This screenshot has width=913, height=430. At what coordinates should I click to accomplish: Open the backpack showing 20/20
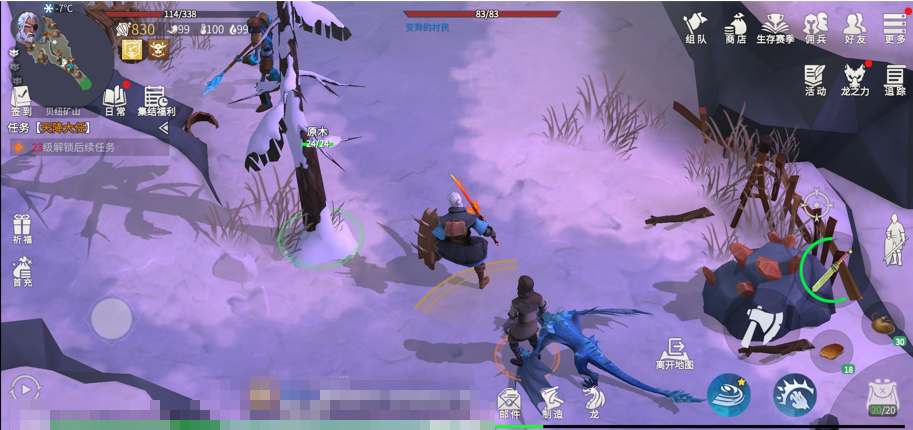point(881,398)
